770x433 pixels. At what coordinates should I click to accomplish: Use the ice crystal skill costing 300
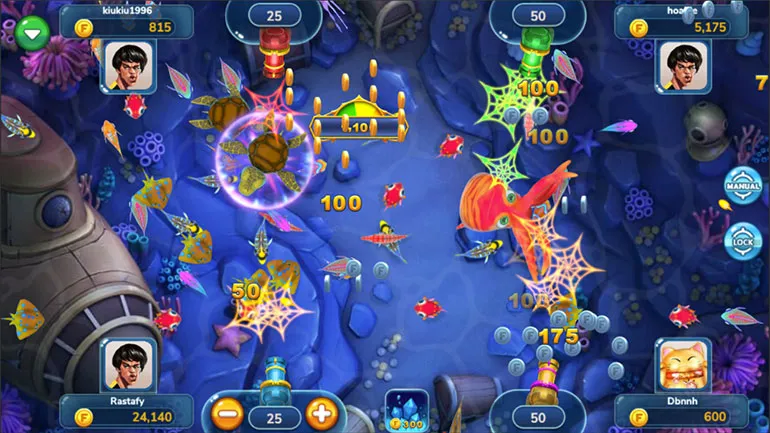click(407, 410)
